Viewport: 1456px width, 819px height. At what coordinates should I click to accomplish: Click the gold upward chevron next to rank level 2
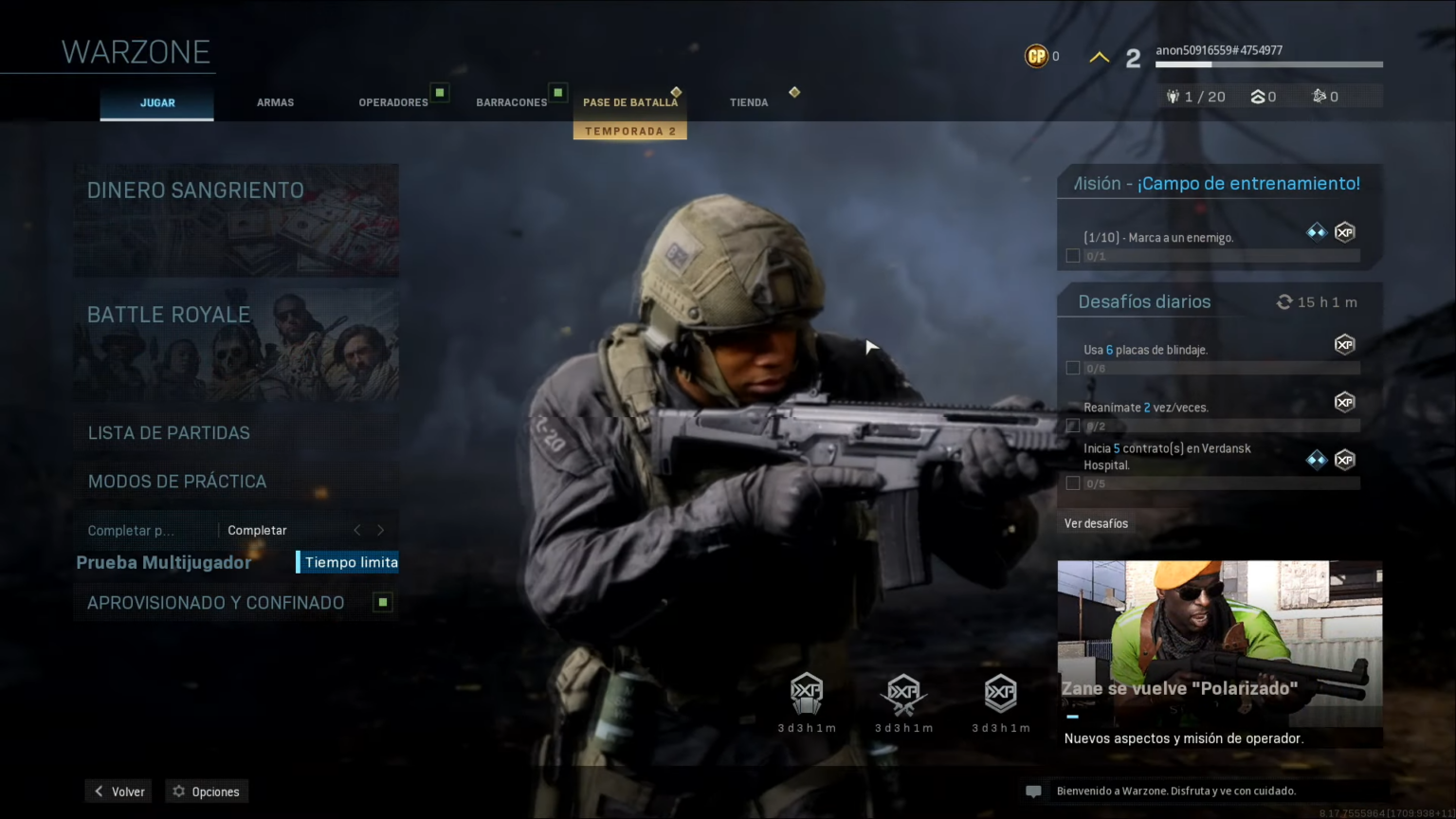pyautogui.click(x=1098, y=56)
